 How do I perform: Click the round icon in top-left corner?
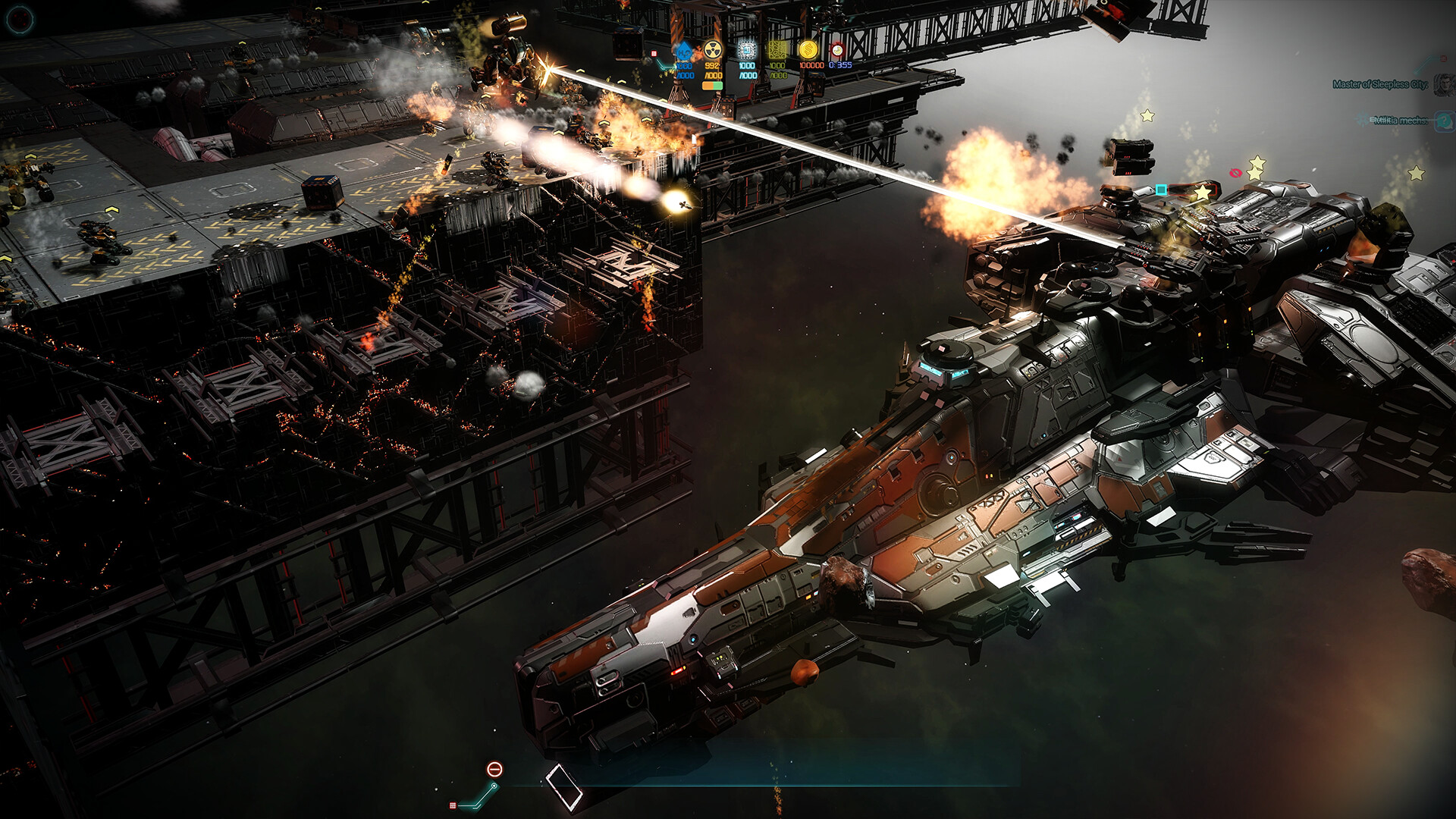tap(20, 19)
